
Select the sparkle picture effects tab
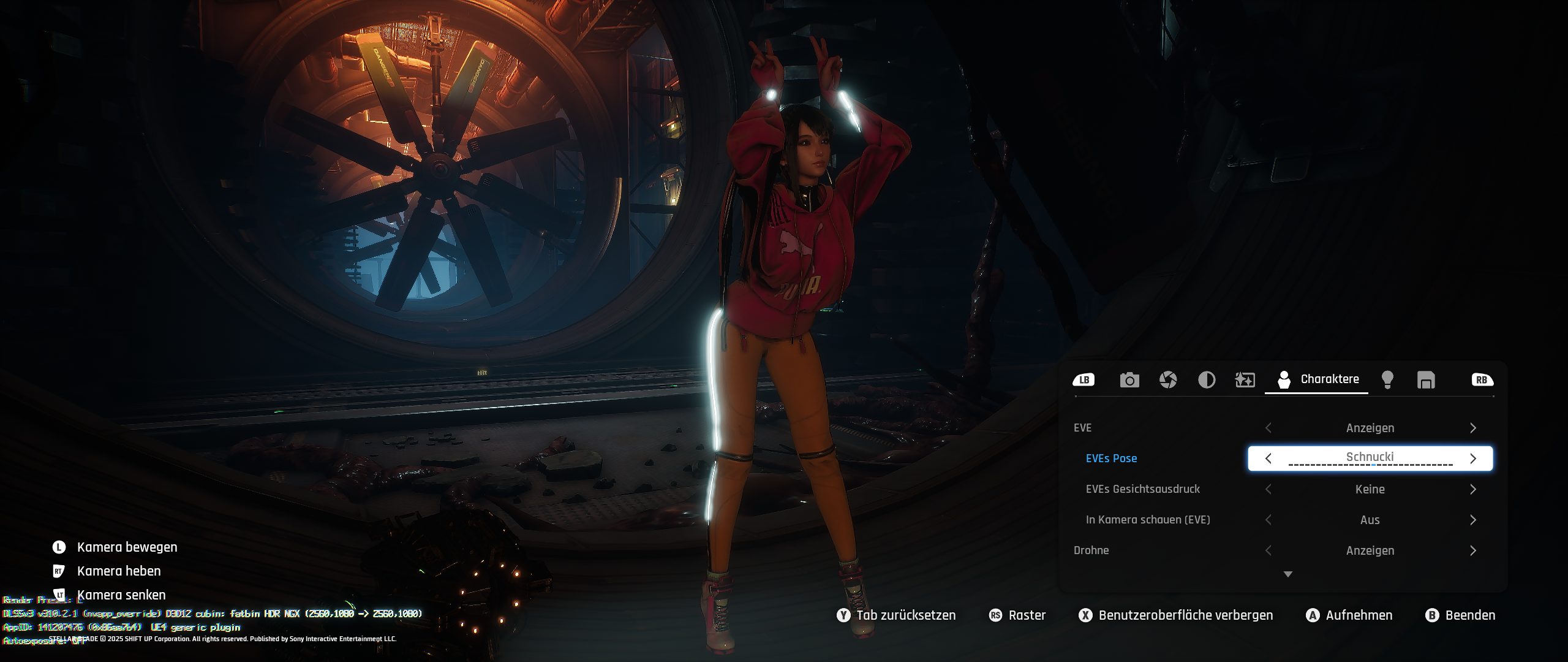1245,380
